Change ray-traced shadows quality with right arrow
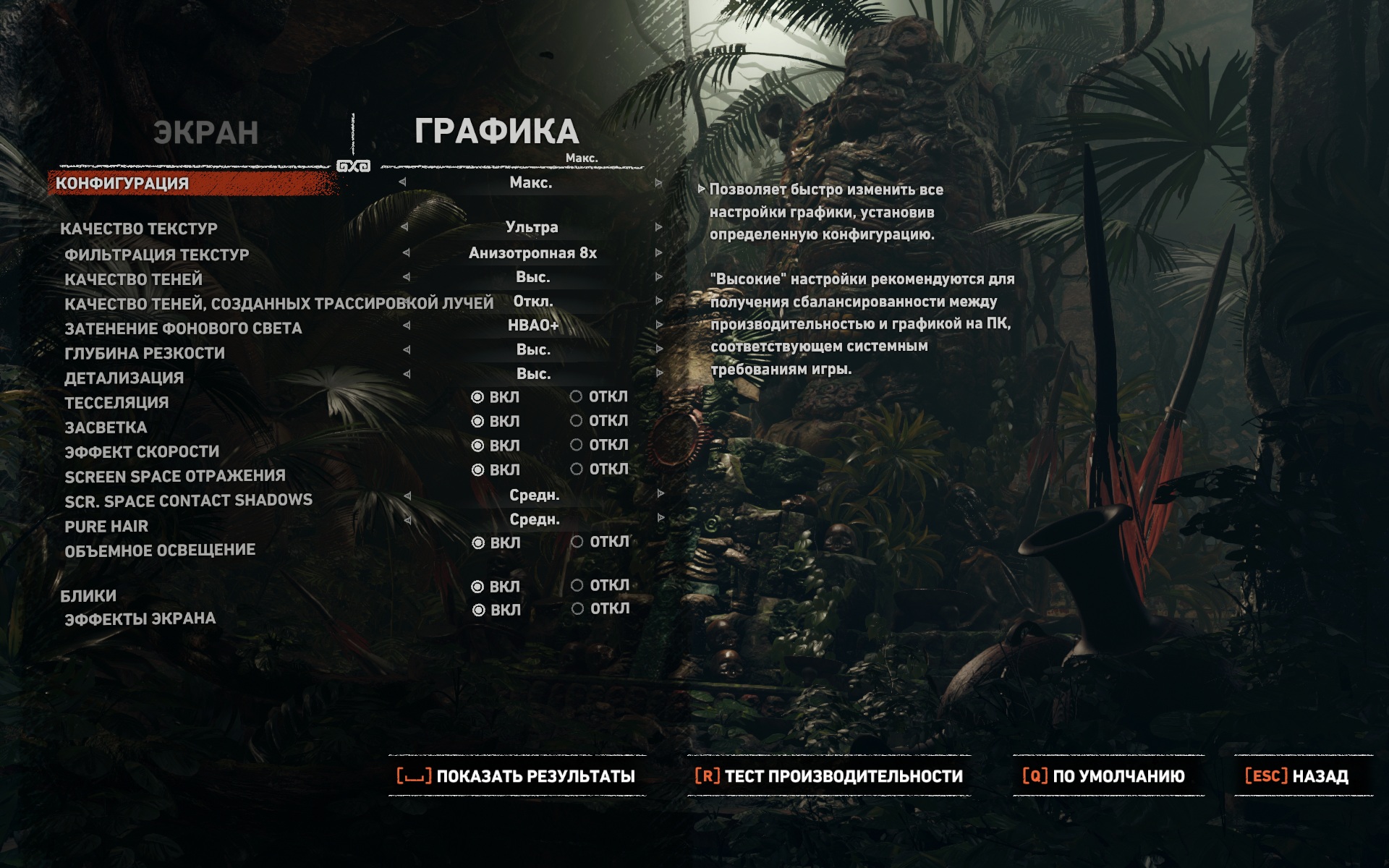Image resolution: width=1389 pixels, height=868 pixels. tap(658, 301)
